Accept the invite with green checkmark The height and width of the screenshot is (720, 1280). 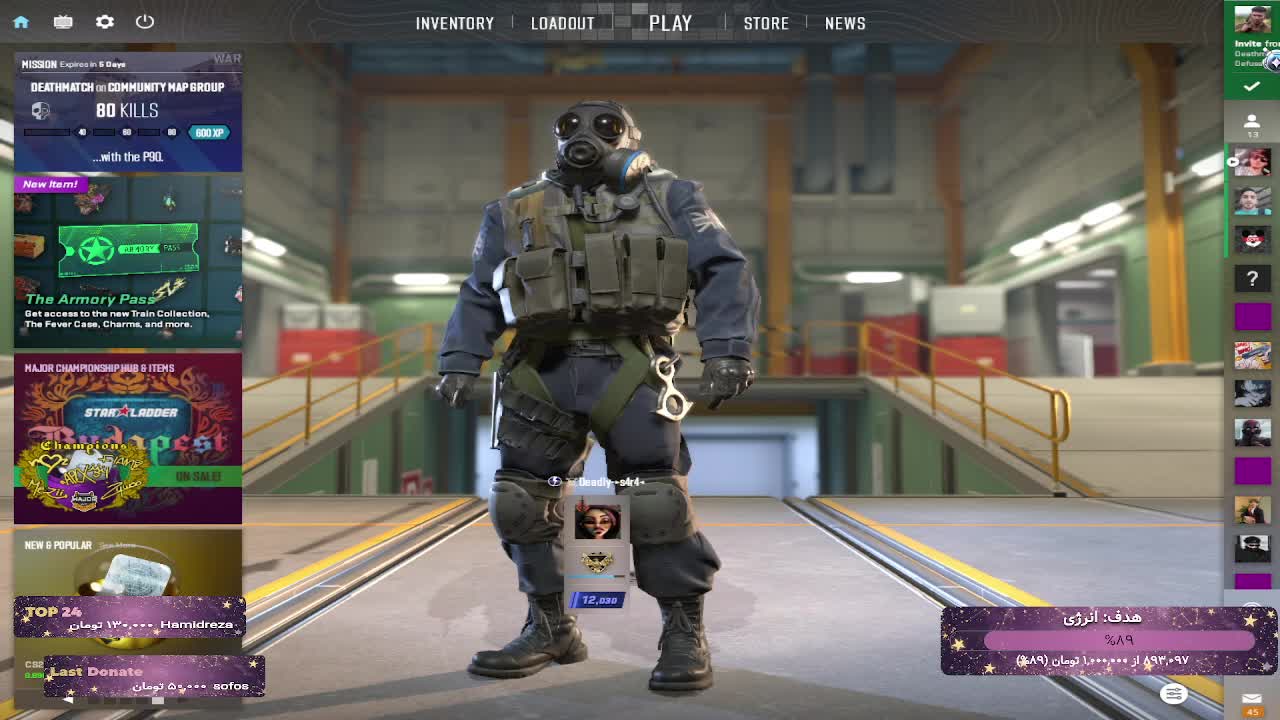pyautogui.click(x=1251, y=87)
